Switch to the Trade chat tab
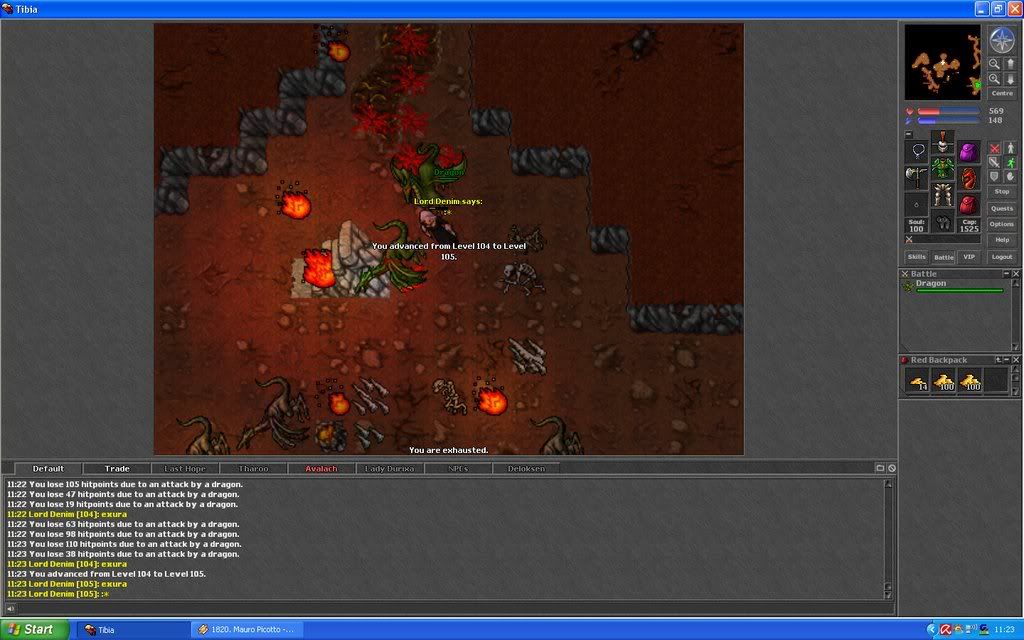 pos(117,468)
